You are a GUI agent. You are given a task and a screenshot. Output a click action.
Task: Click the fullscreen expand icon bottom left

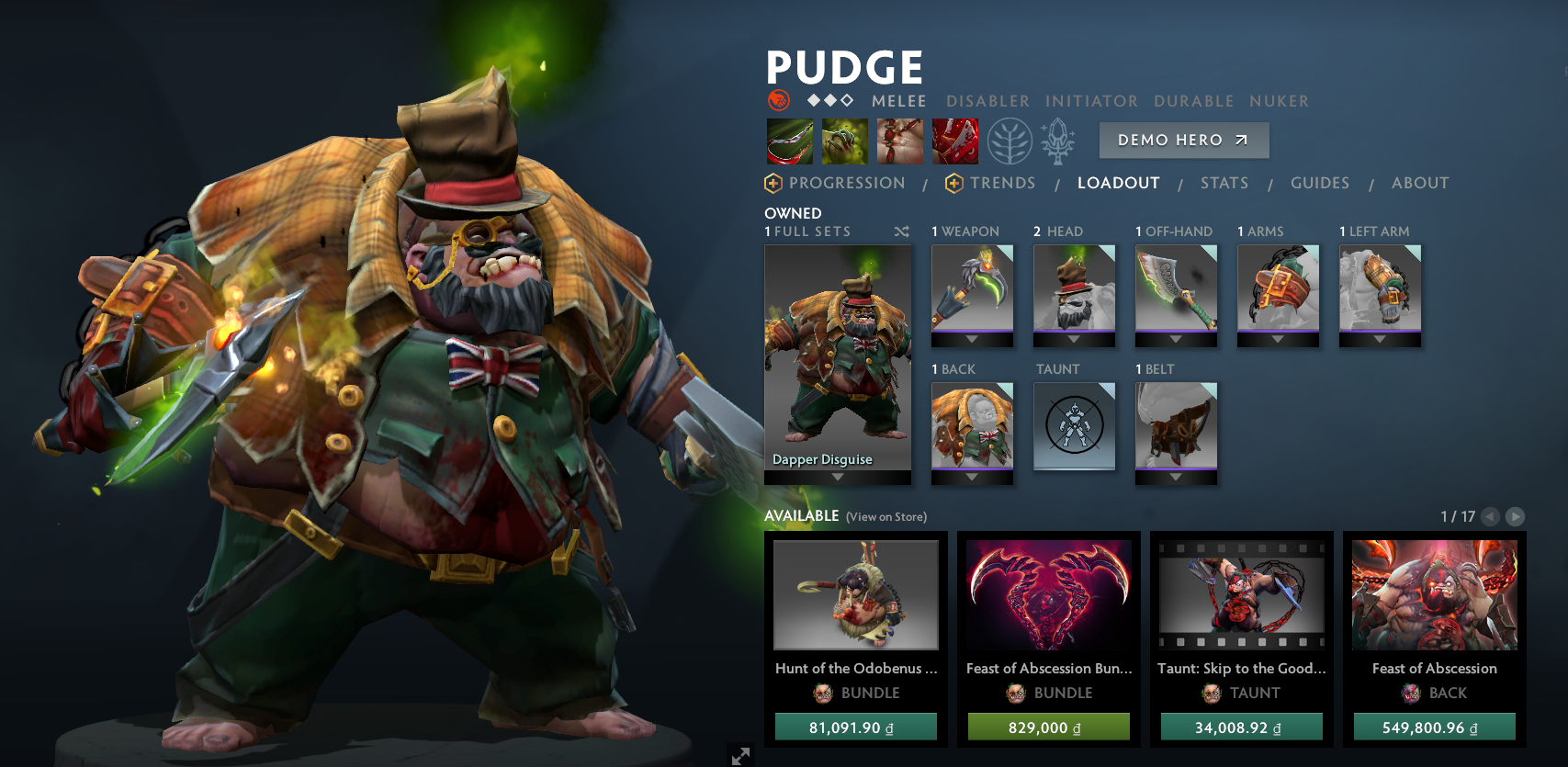coord(740,757)
